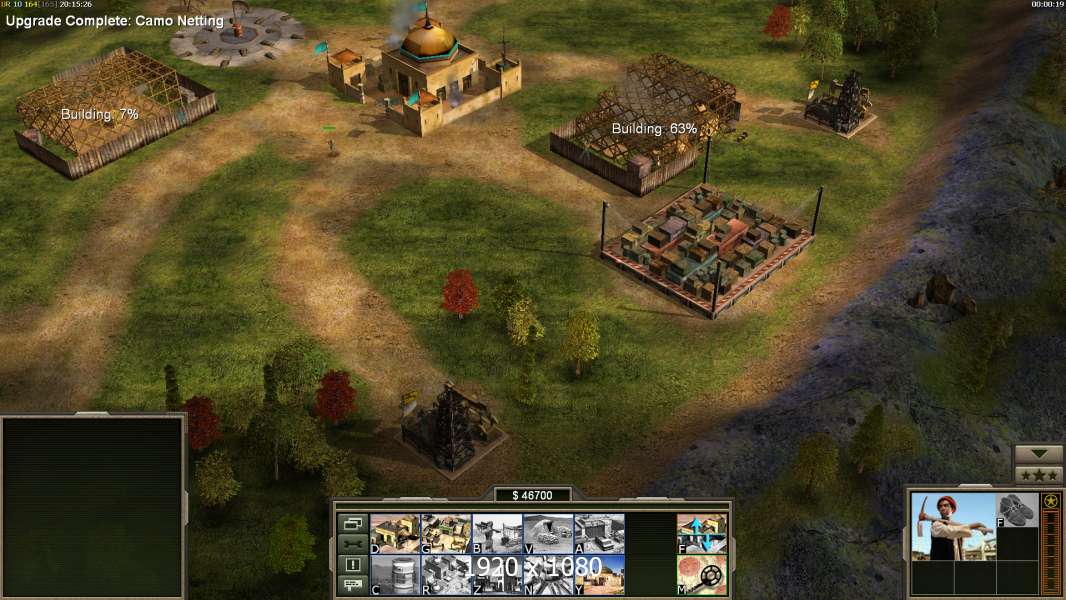Screen dimensions: 1066x600
Task: Open the chat message button
Action: click(x=352, y=585)
